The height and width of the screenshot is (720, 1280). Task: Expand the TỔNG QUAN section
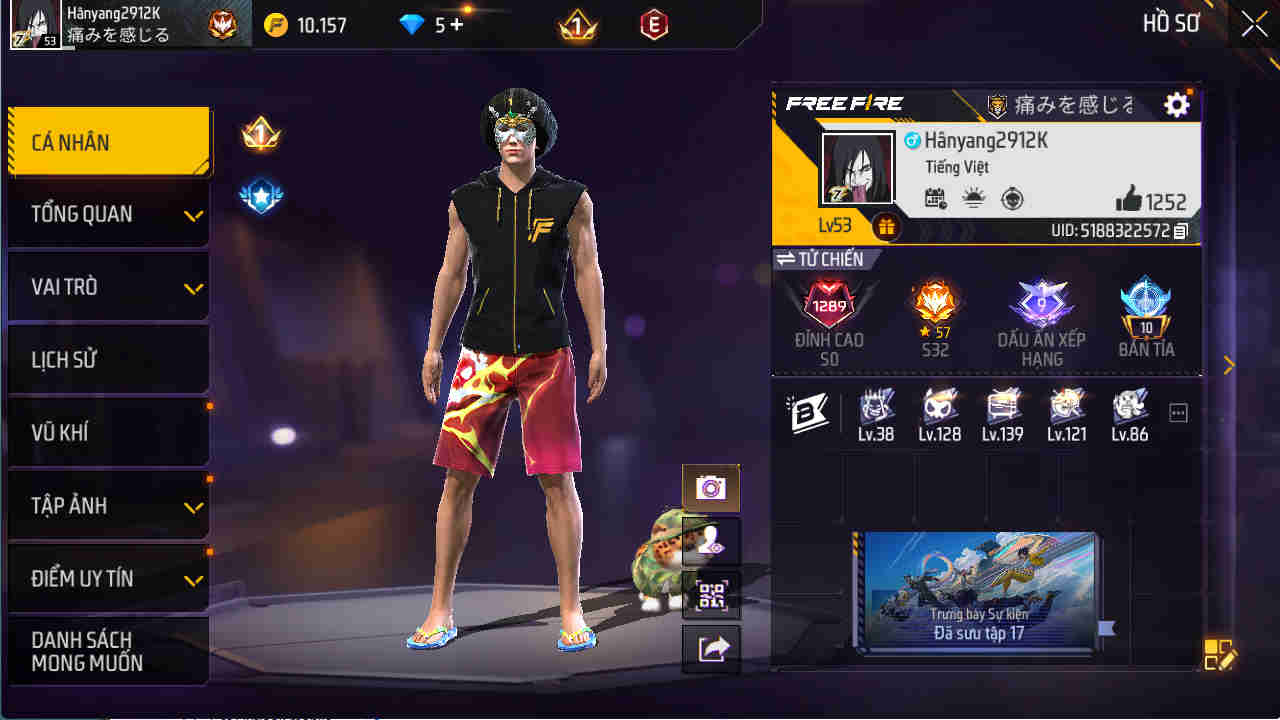pos(107,213)
